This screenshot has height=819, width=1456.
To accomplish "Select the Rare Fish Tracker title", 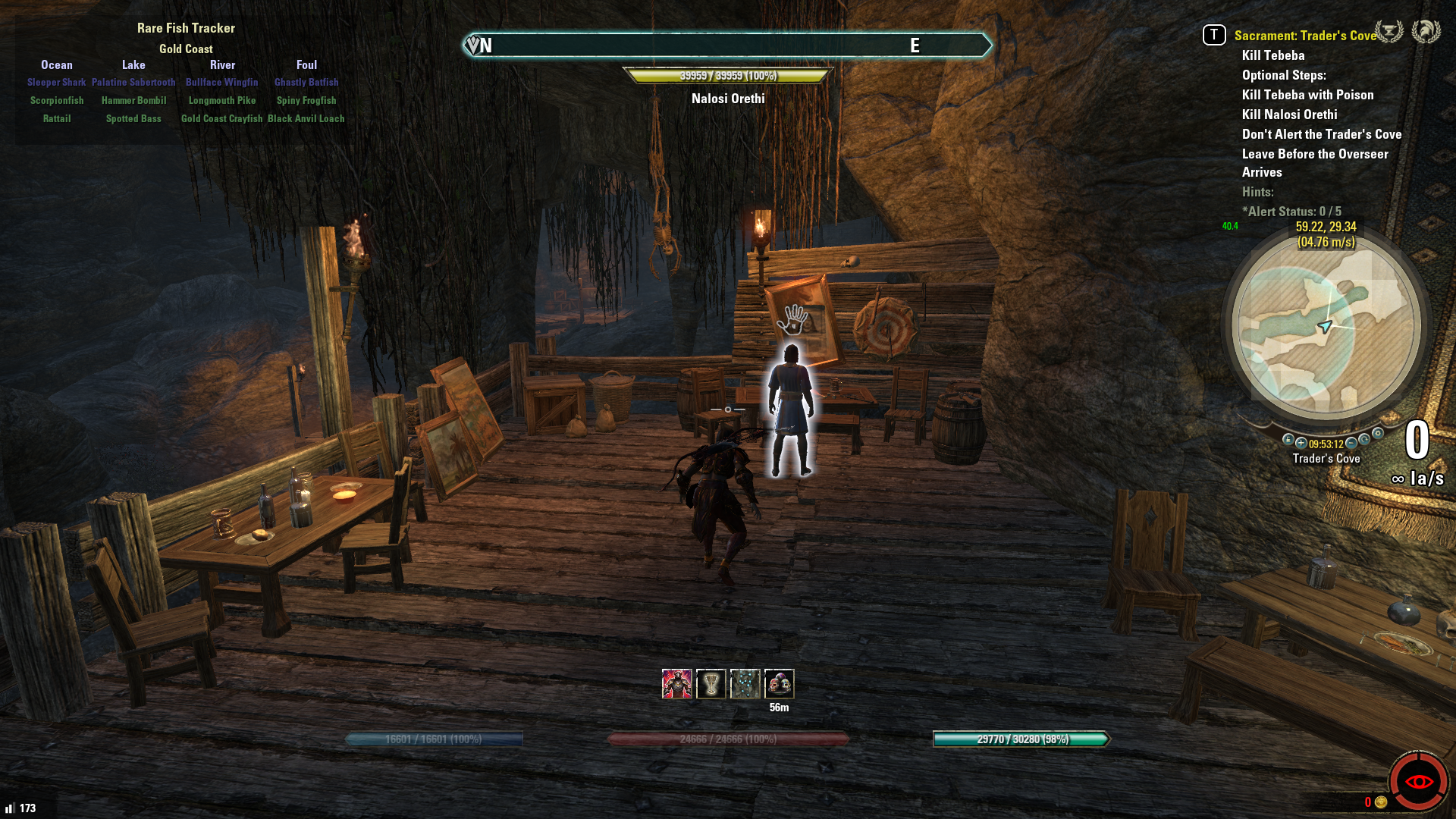I will click(x=186, y=28).
